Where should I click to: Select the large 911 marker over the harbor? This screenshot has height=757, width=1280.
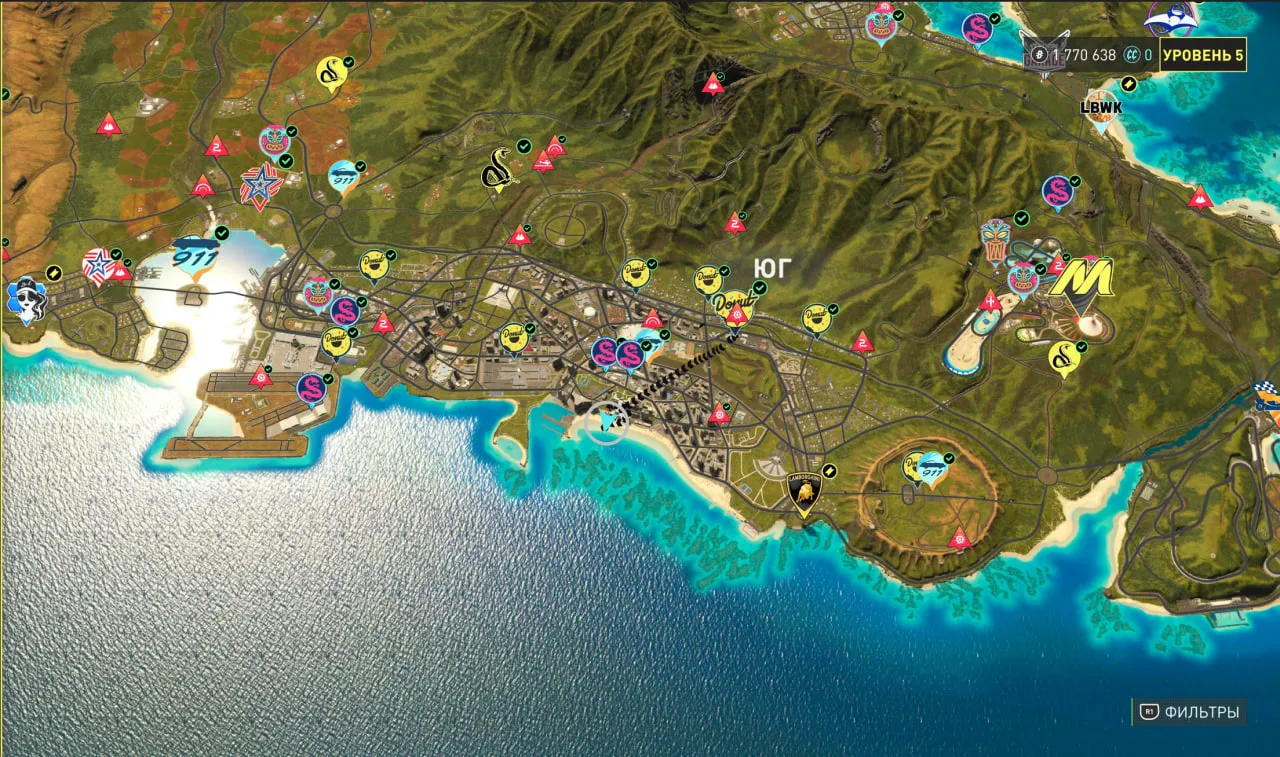194,255
